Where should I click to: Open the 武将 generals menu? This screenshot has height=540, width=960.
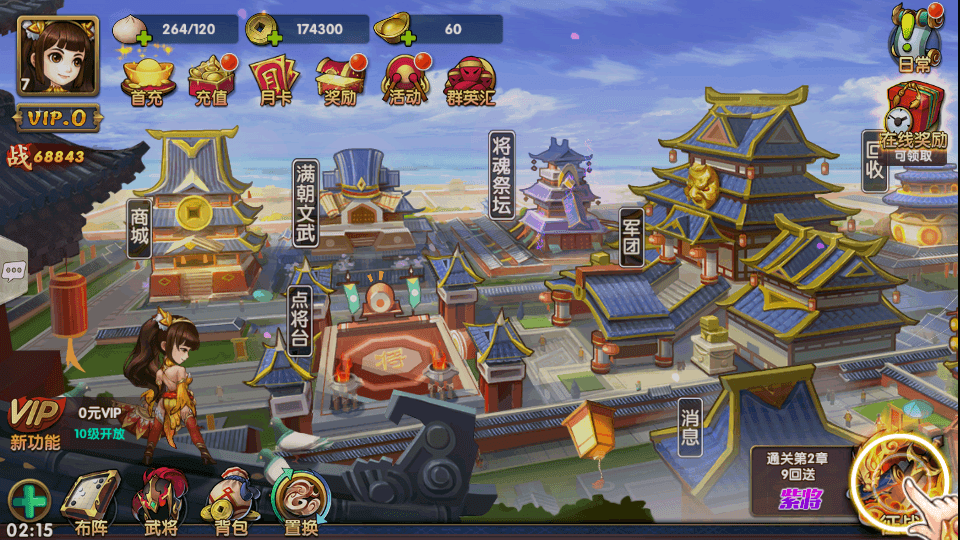tap(161, 502)
